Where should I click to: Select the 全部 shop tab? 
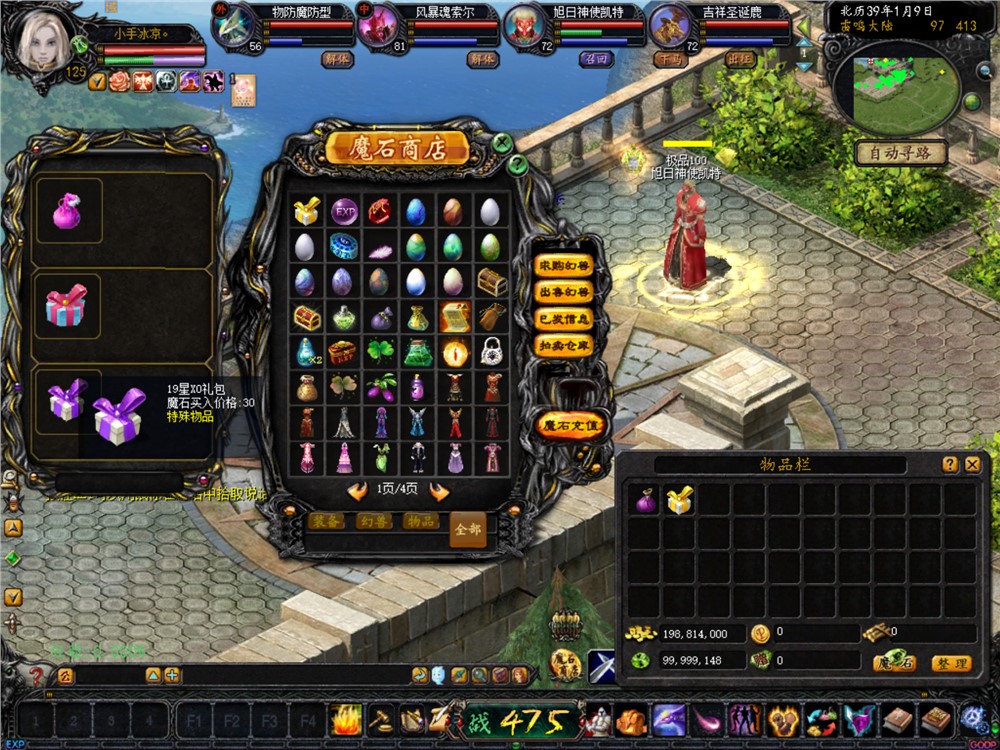(x=467, y=528)
